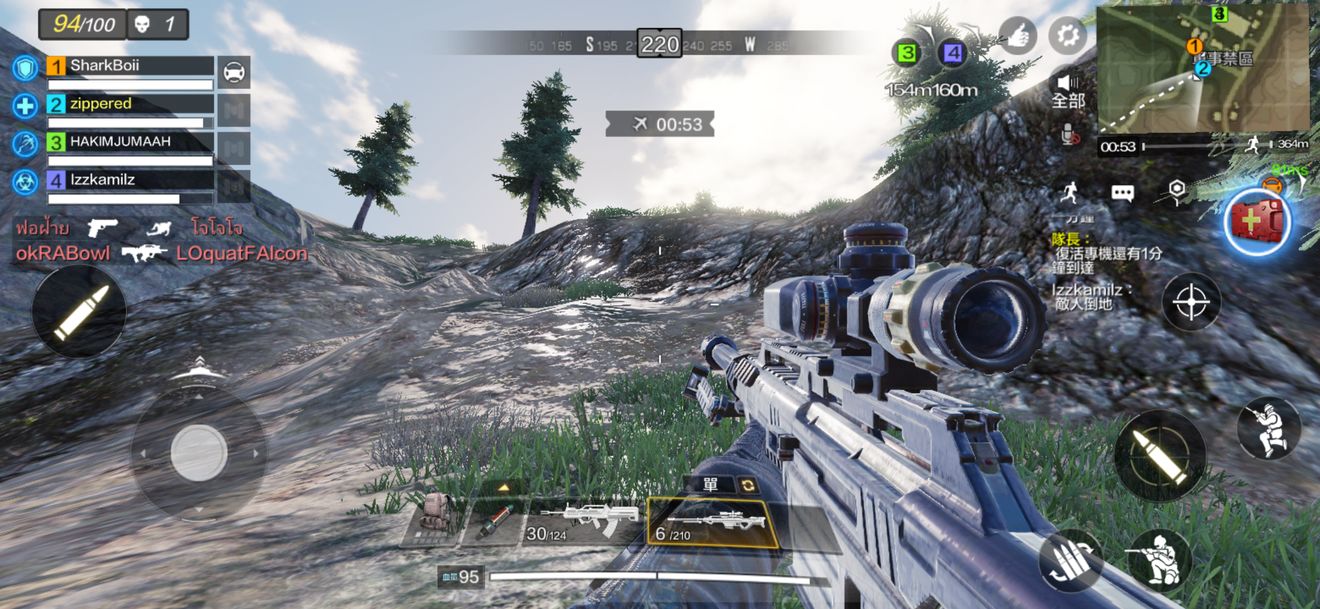The height and width of the screenshot is (609, 1320).
Task: Open the settings gear icon
Action: point(1067,37)
